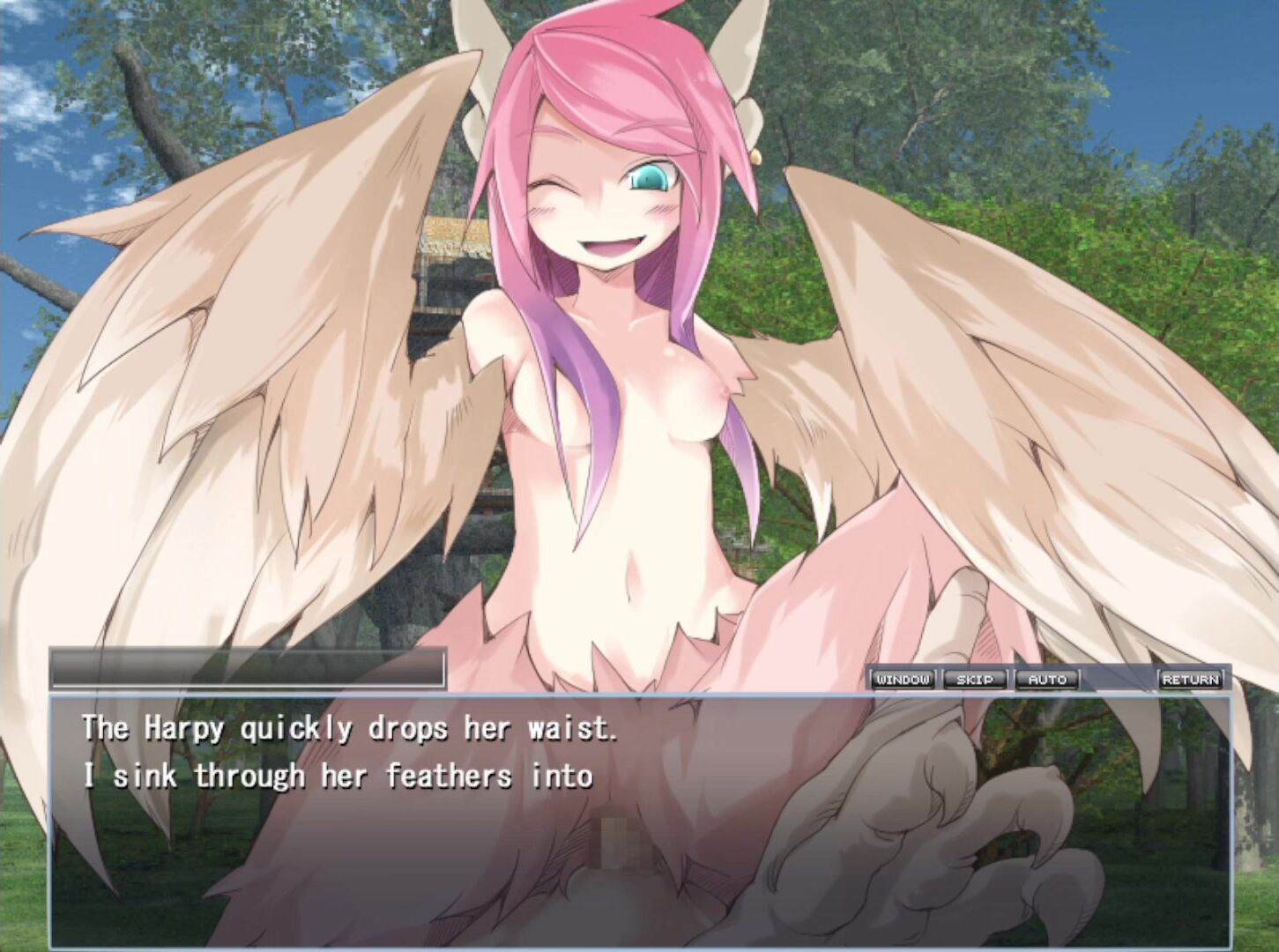Click the RETURN button

[1191, 679]
